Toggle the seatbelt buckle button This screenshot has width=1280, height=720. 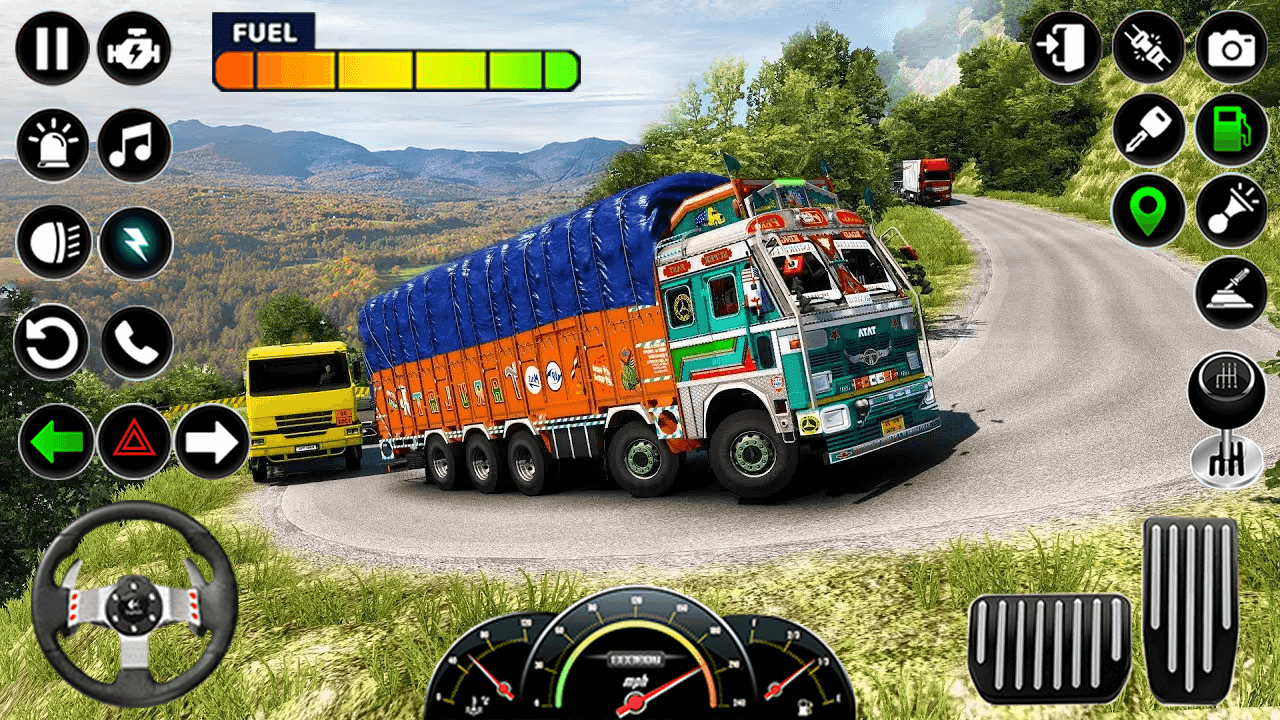click(1149, 48)
